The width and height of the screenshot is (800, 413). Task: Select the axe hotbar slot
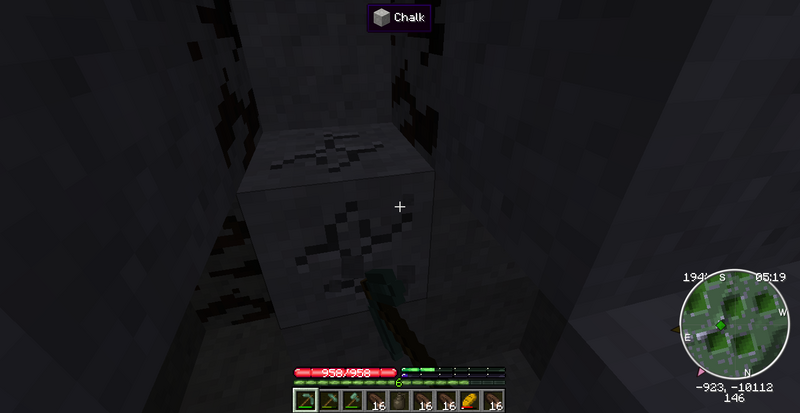(x=353, y=401)
